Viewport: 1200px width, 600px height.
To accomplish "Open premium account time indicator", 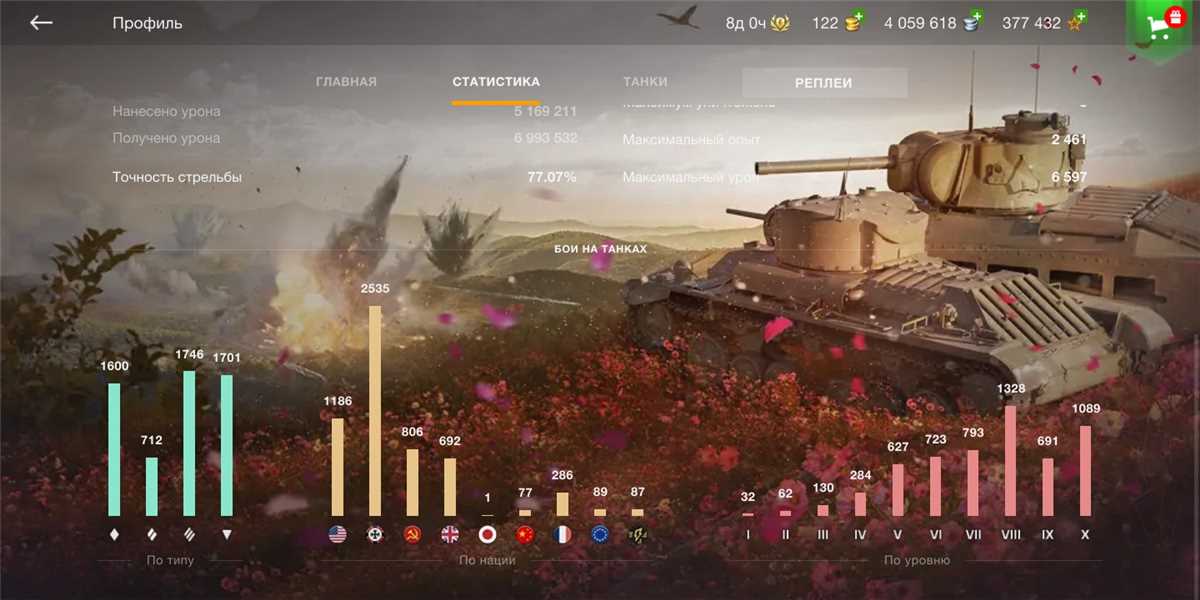I will (x=757, y=23).
